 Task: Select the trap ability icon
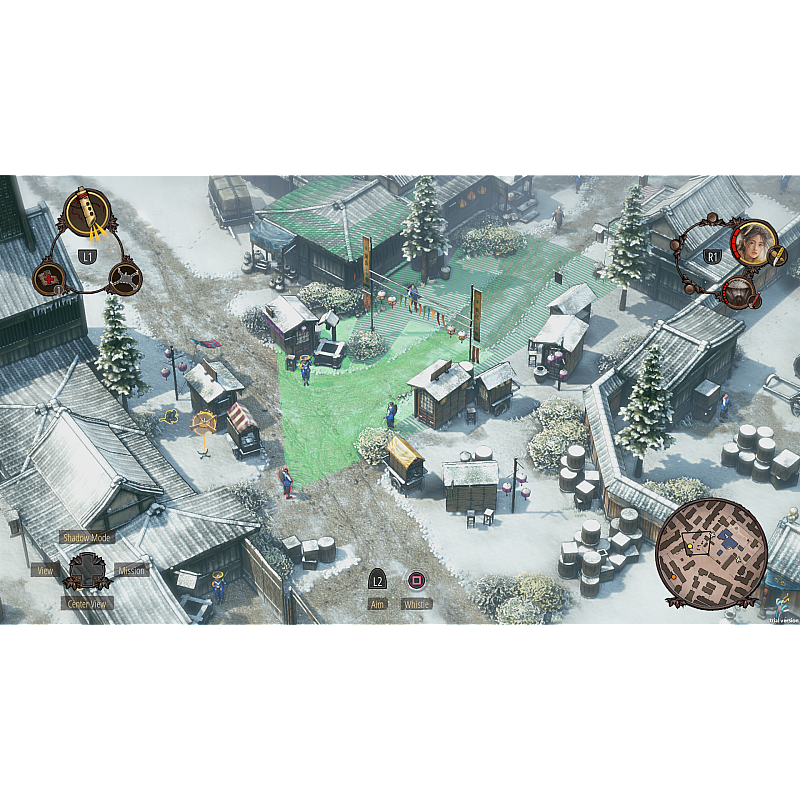point(124,278)
